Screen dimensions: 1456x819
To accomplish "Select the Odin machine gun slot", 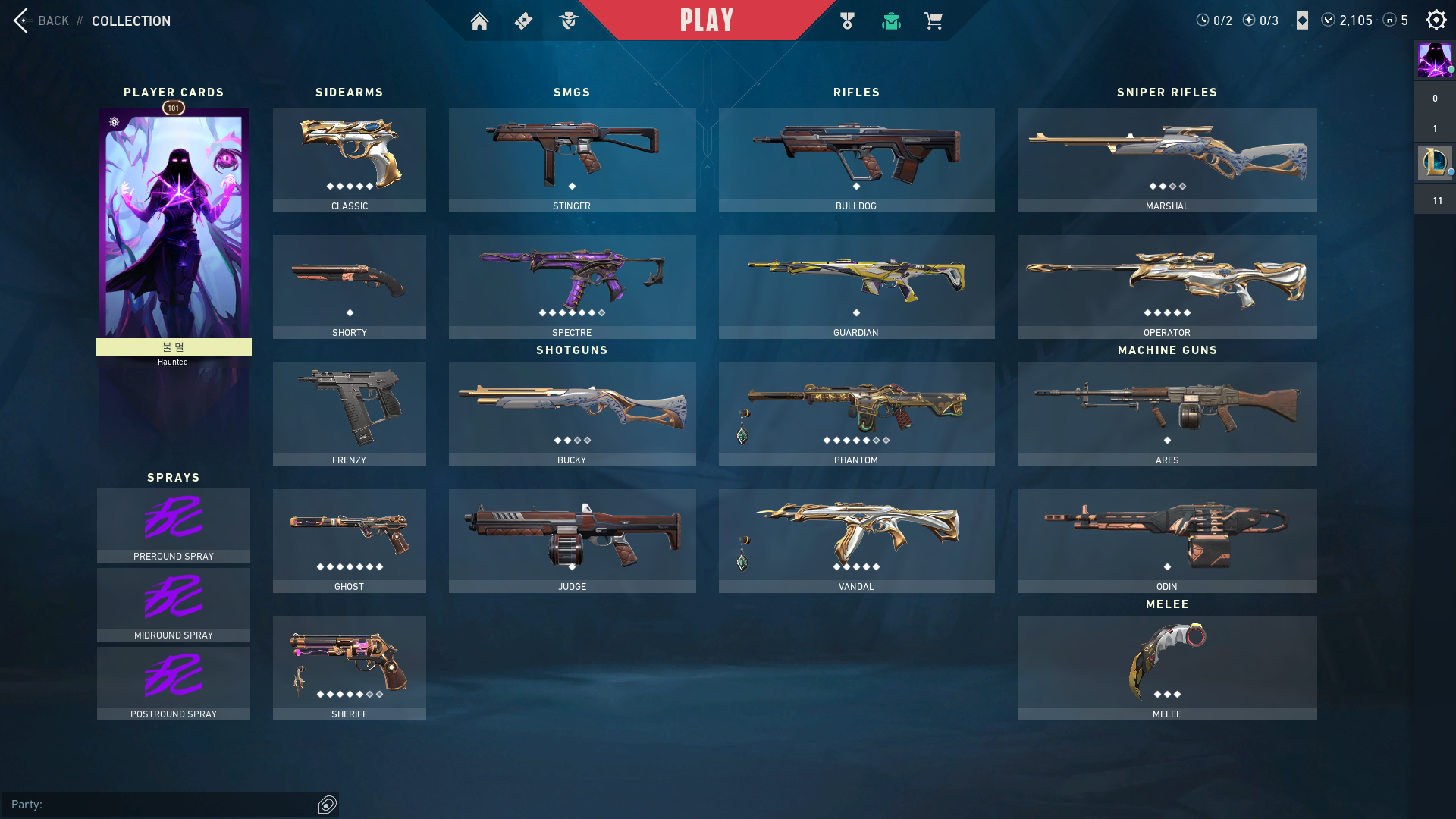I will pyautogui.click(x=1166, y=541).
